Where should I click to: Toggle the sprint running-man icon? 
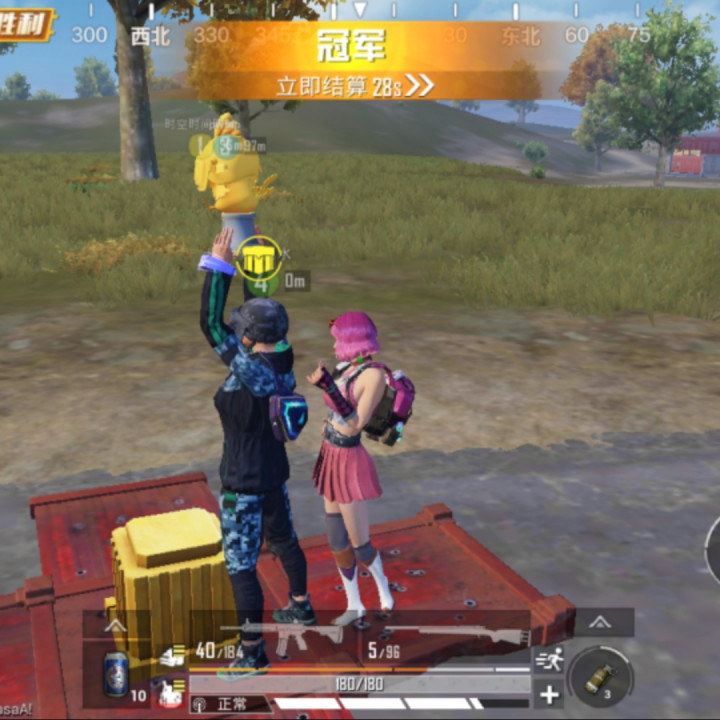point(549,658)
